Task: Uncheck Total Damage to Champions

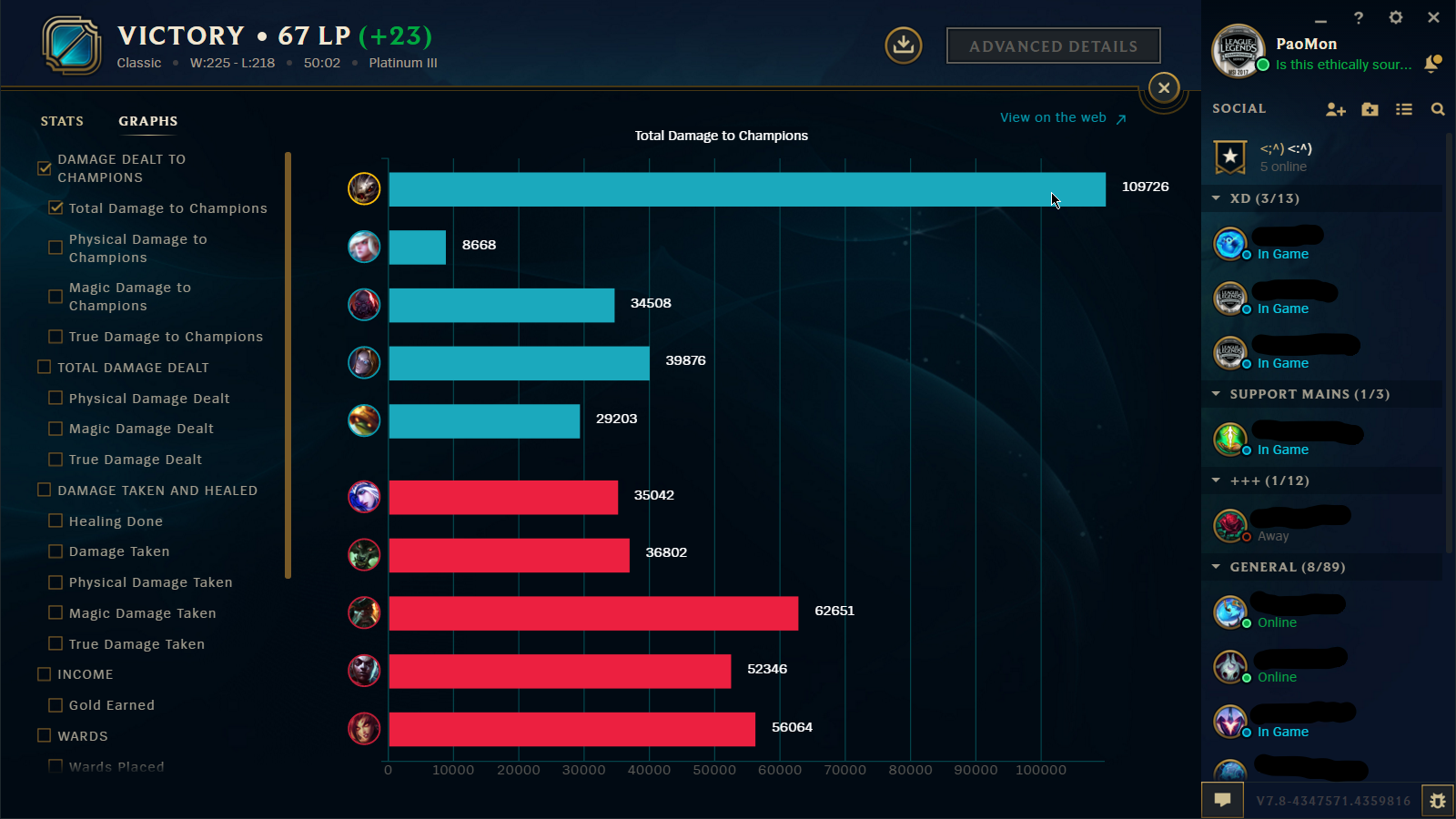Action: [56, 207]
